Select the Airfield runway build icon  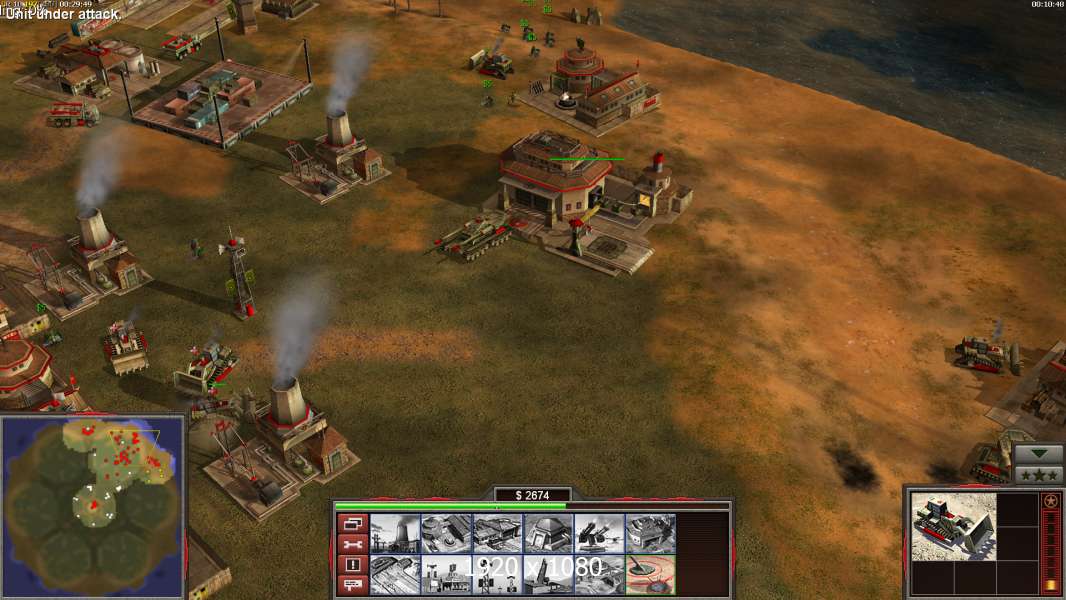coord(395,575)
